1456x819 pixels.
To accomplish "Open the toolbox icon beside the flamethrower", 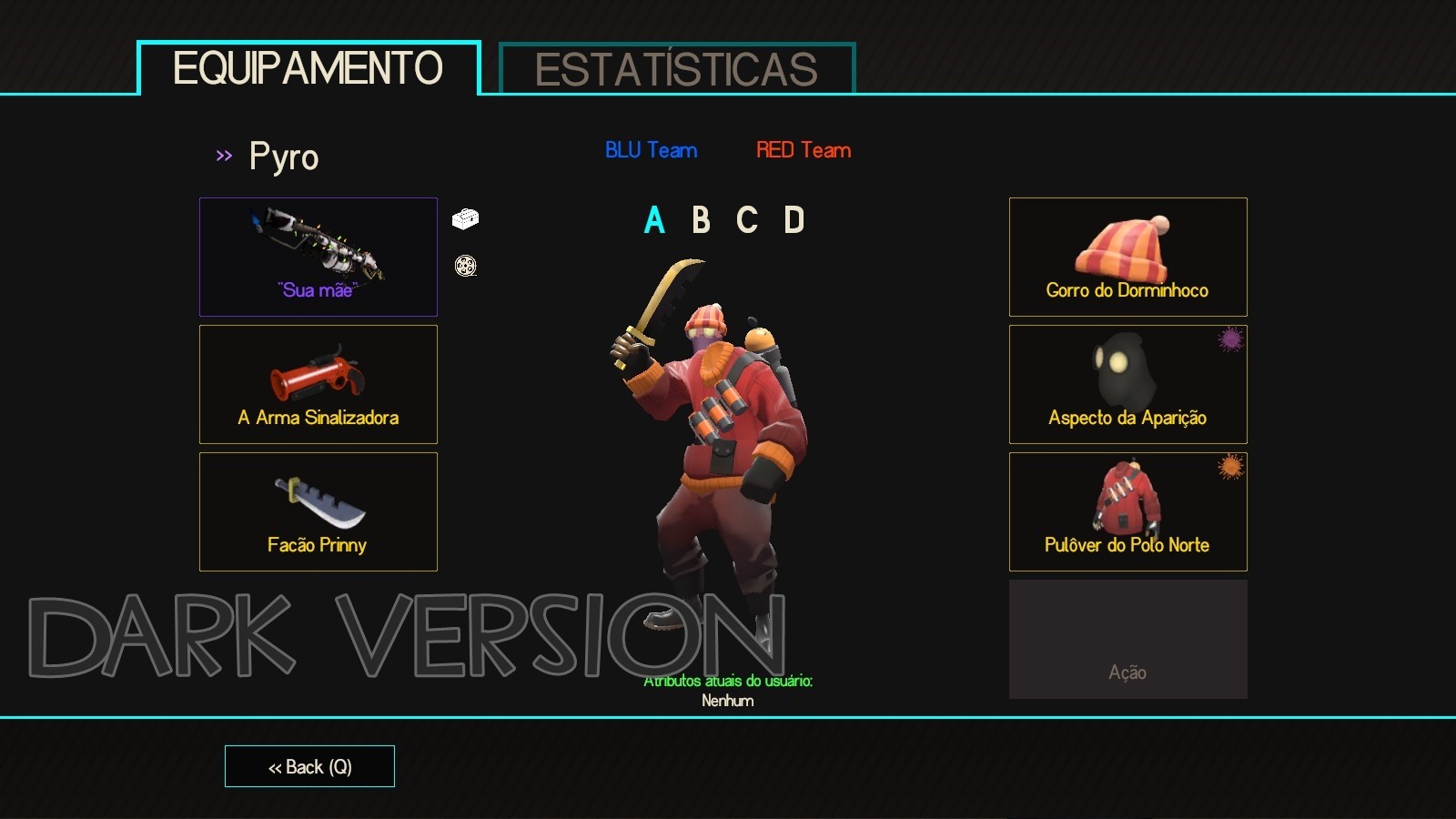I will pos(465,219).
